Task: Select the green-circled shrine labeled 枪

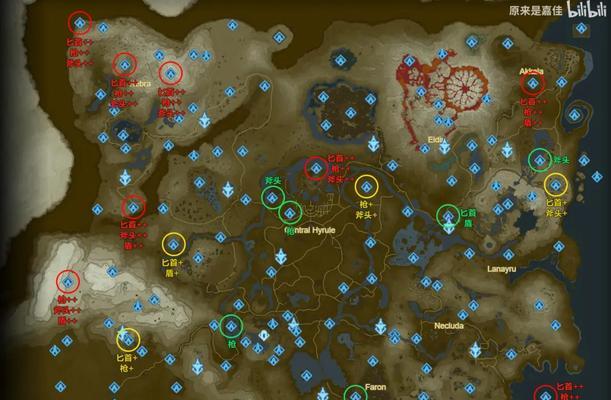Action: (x=231, y=325)
